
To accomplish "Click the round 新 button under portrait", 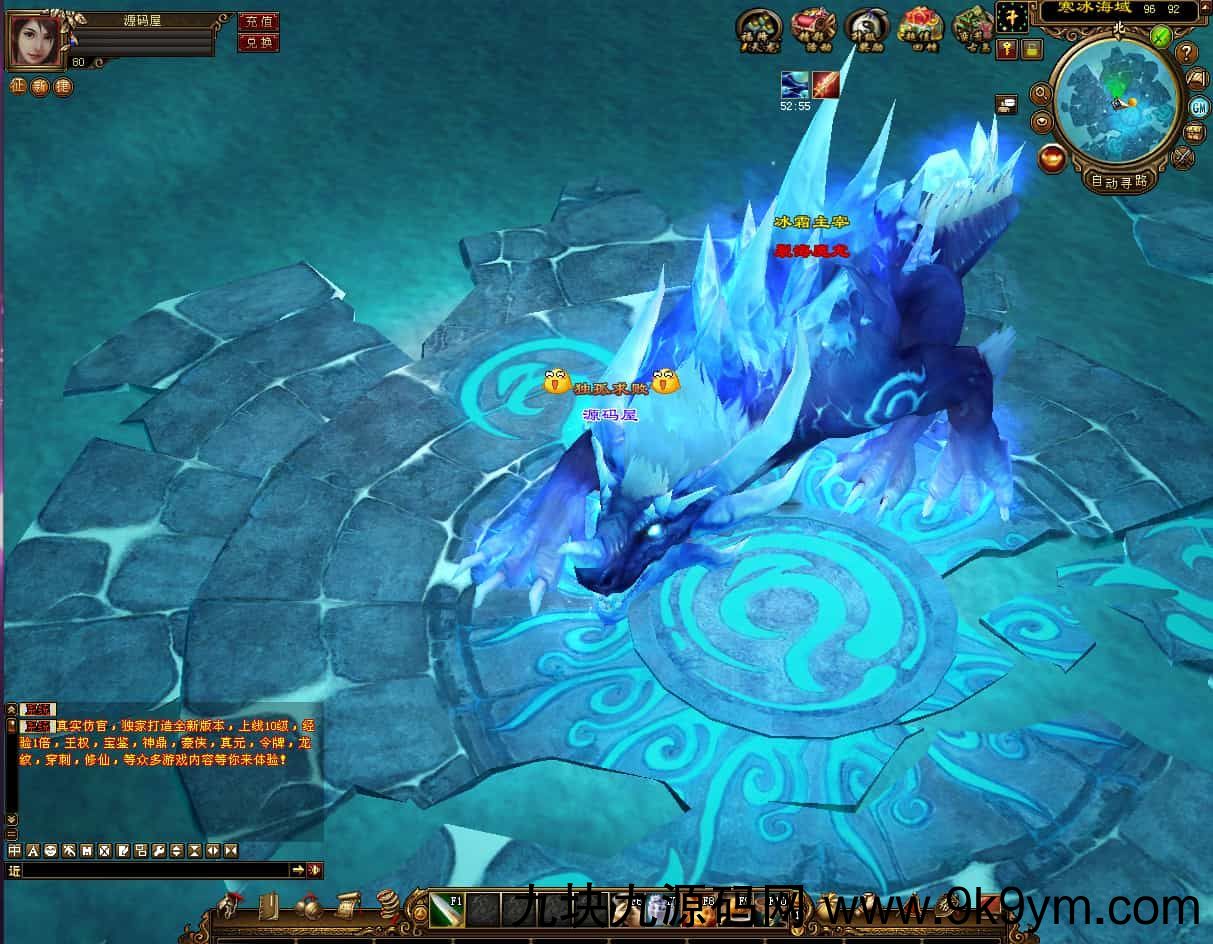I will [x=39, y=87].
